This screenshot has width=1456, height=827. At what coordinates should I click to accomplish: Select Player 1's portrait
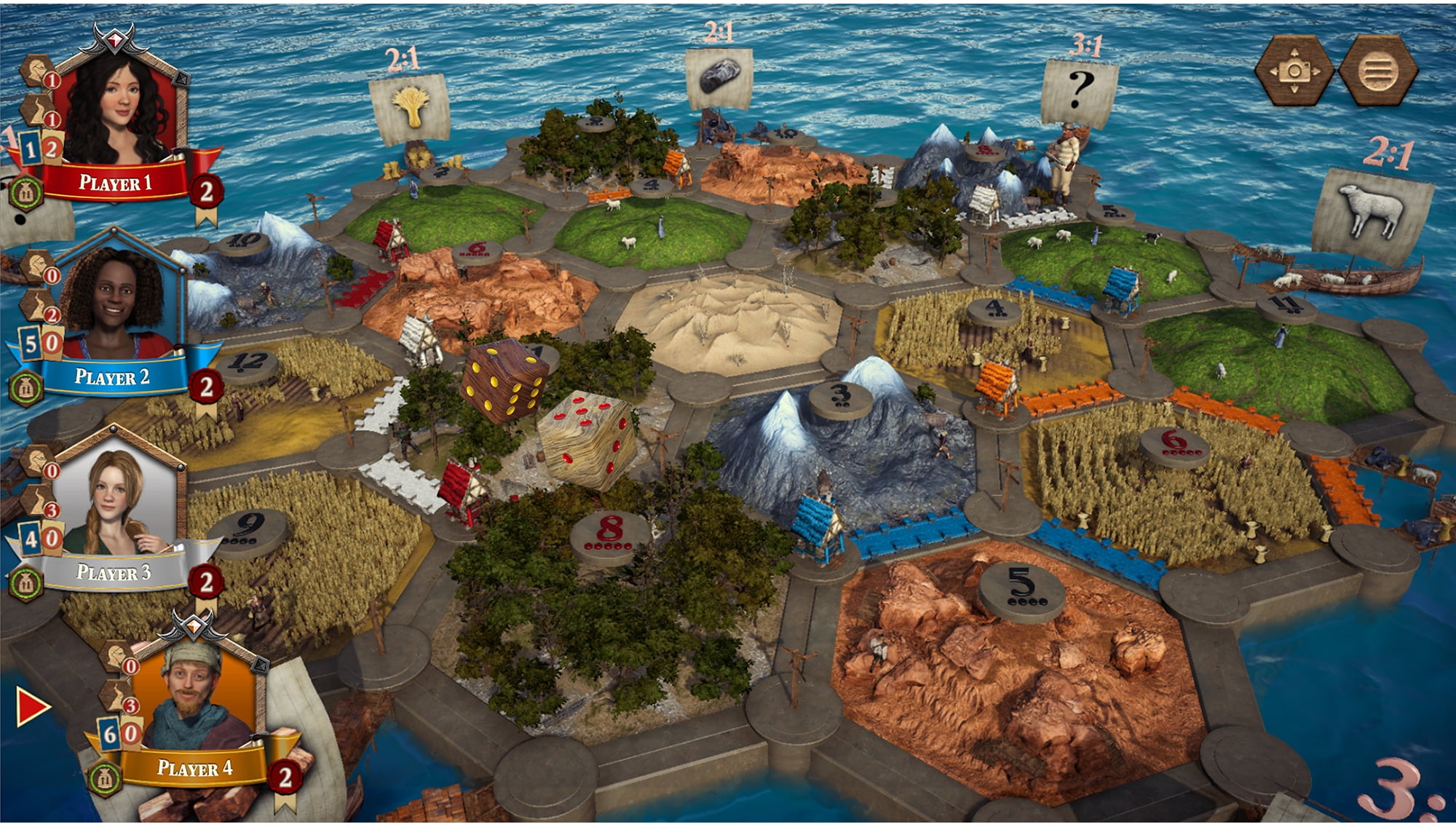(x=119, y=109)
